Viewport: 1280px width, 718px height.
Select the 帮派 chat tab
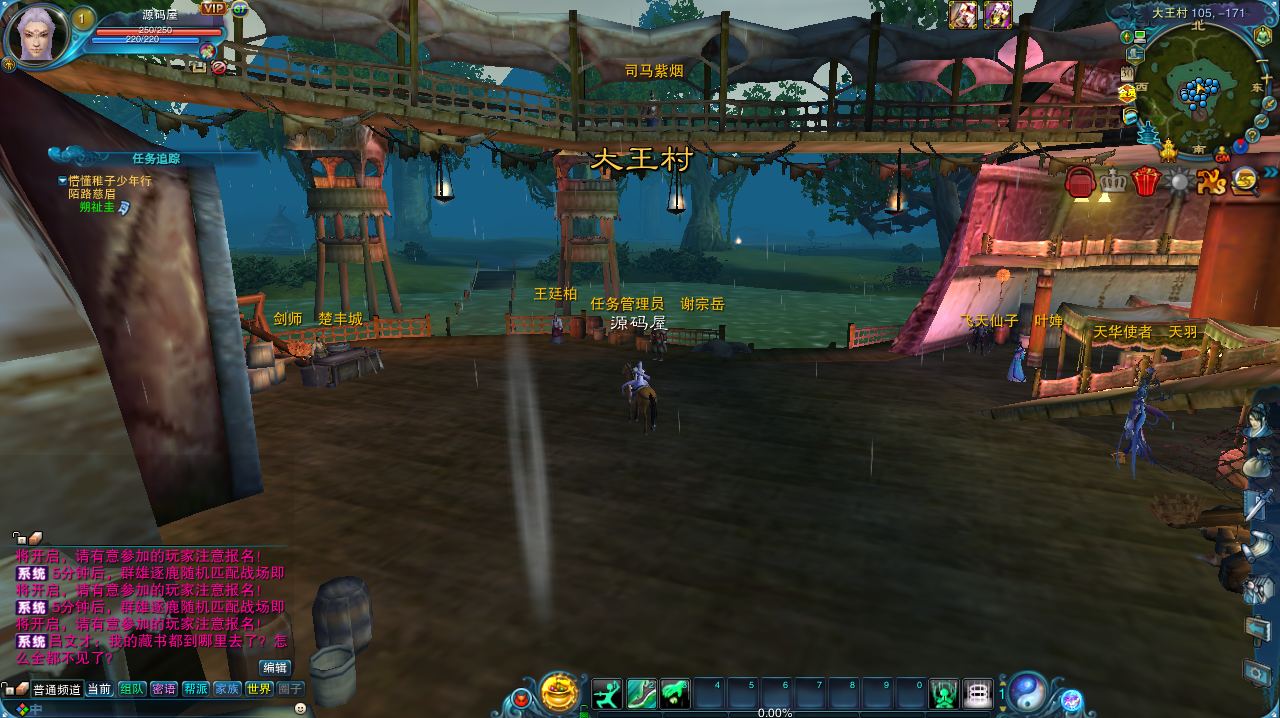tap(195, 689)
